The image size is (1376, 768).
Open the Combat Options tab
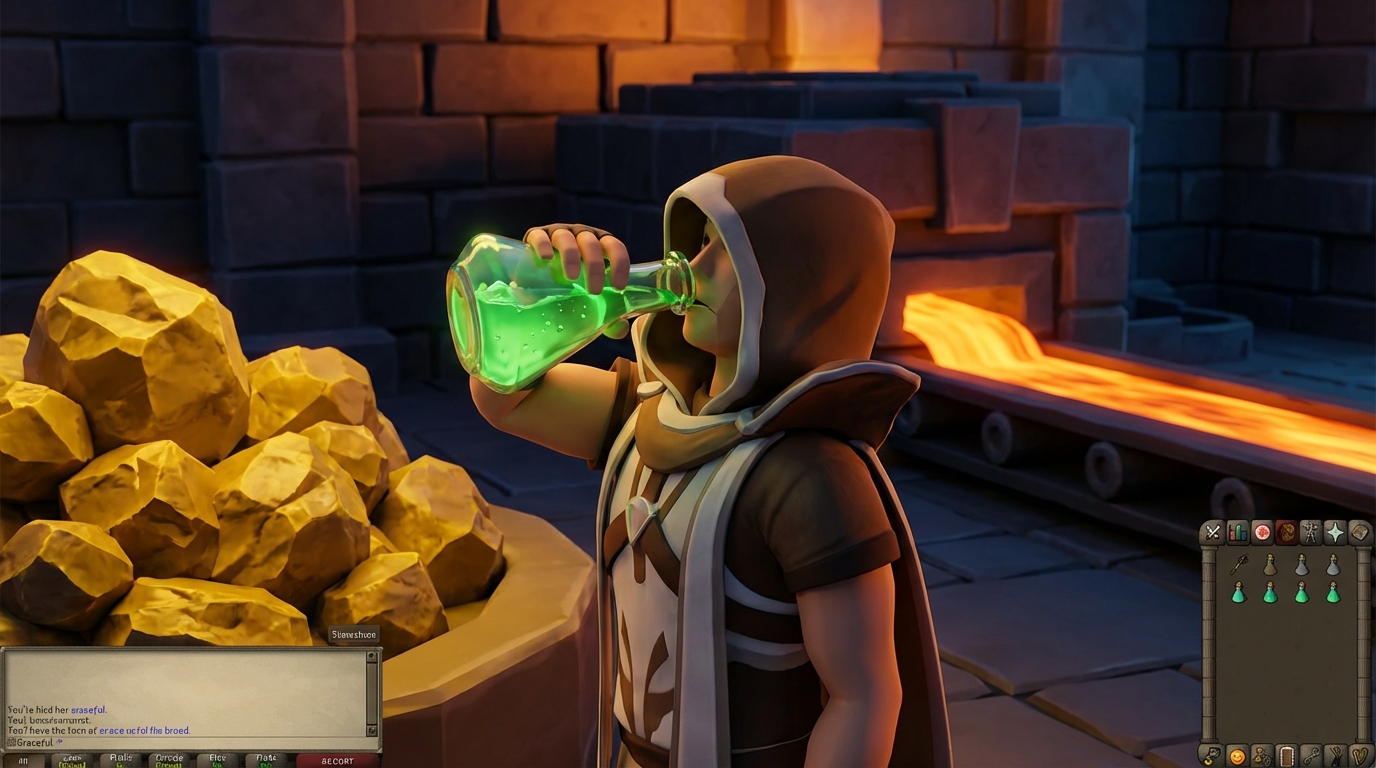tap(1213, 531)
